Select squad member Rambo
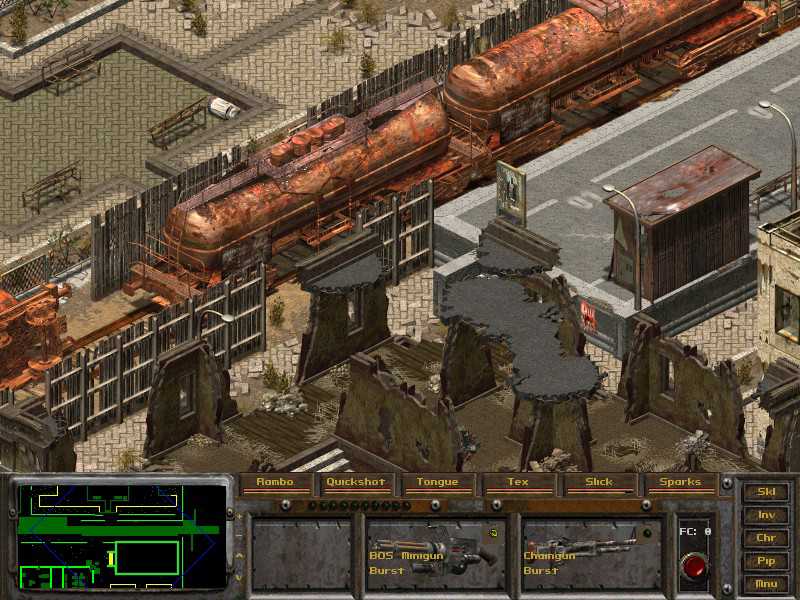Viewport: 800px width, 600px height. click(274, 483)
